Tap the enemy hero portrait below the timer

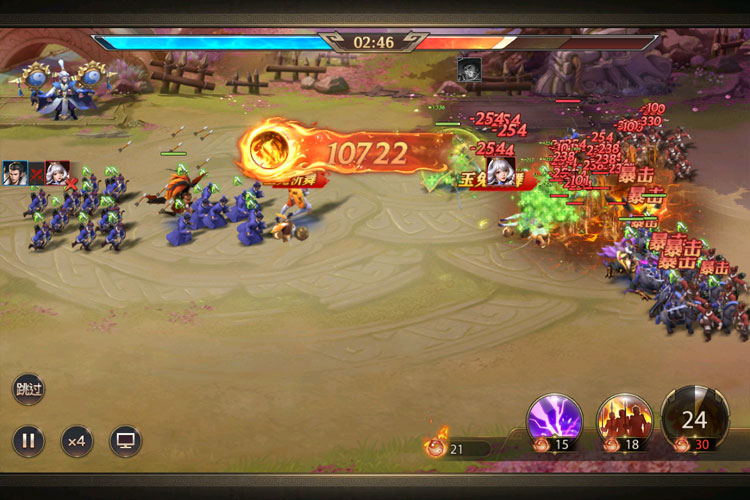coord(468,69)
